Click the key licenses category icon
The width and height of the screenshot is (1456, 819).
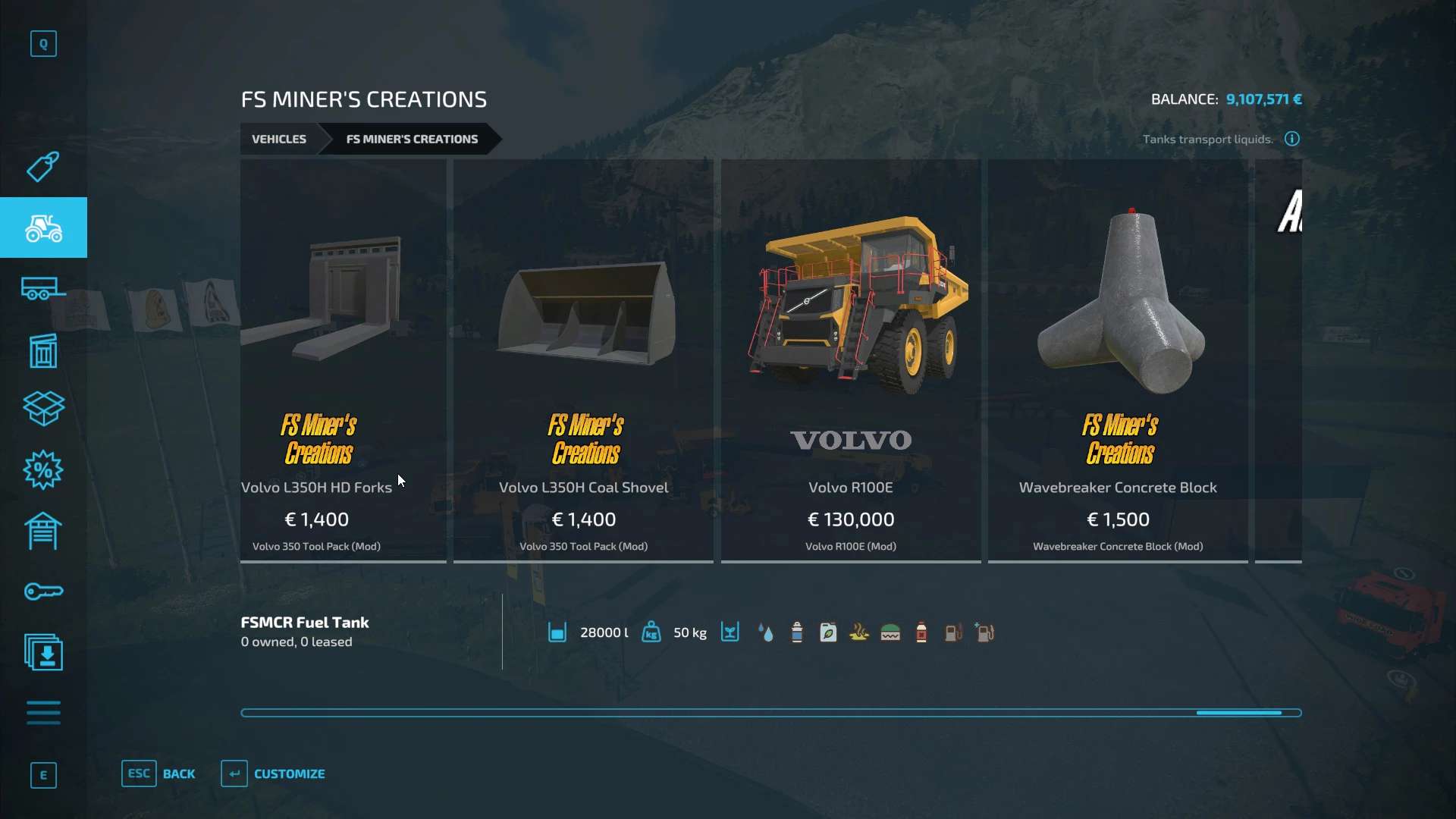coord(43,591)
